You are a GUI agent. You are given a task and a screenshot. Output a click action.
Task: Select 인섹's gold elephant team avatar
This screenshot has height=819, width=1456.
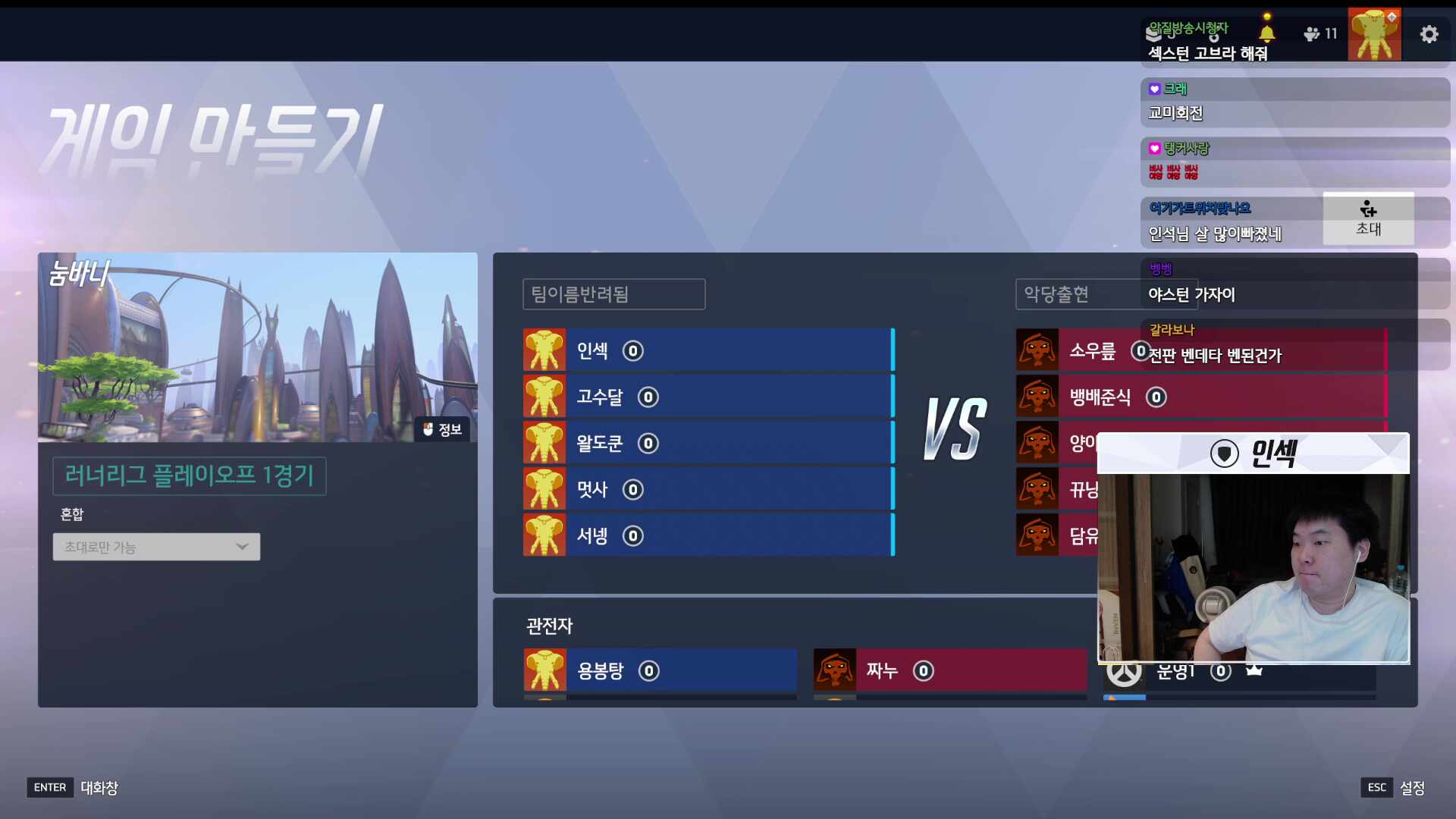[x=544, y=350]
